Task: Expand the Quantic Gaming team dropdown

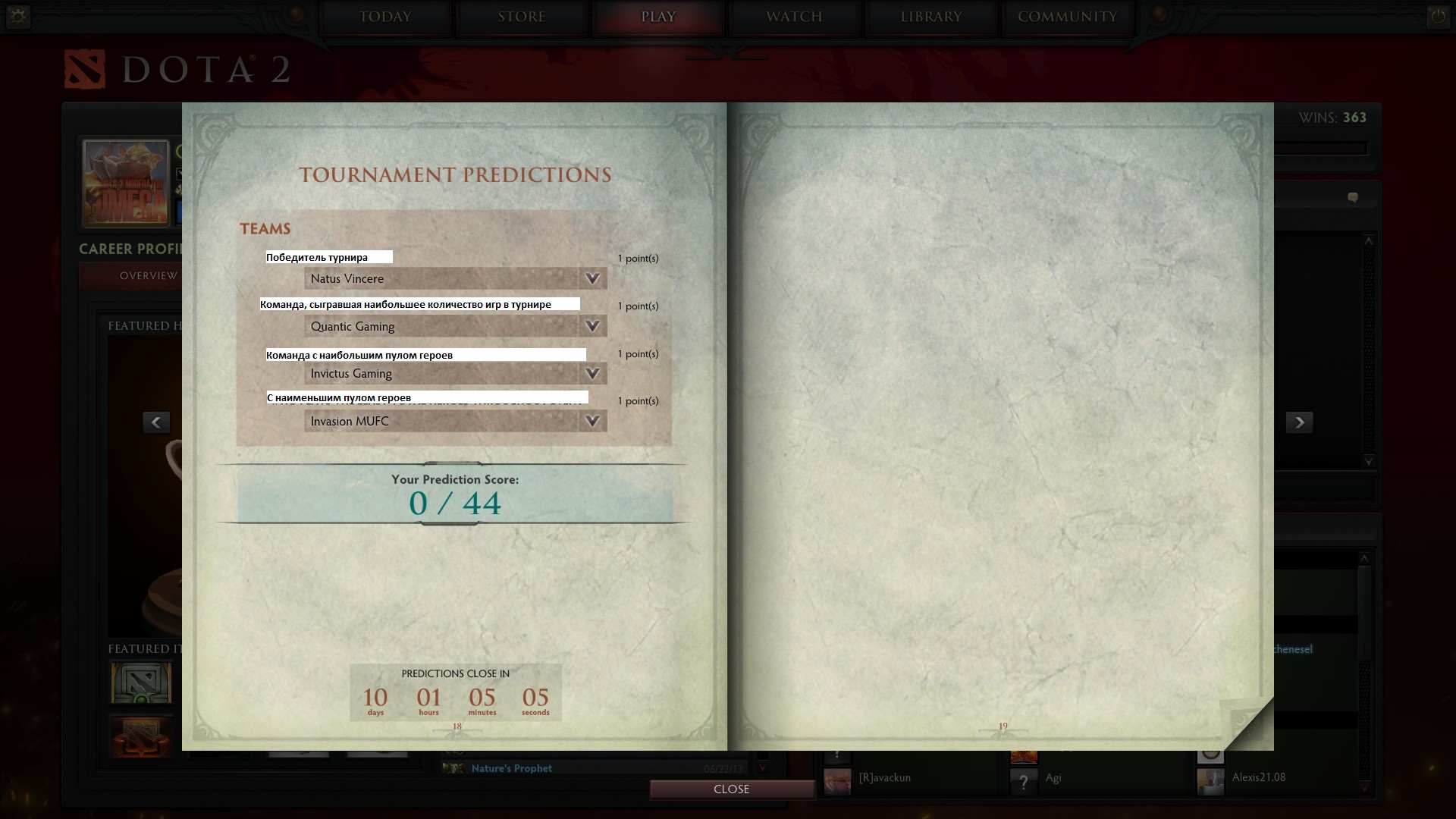Action: click(455, 327)
